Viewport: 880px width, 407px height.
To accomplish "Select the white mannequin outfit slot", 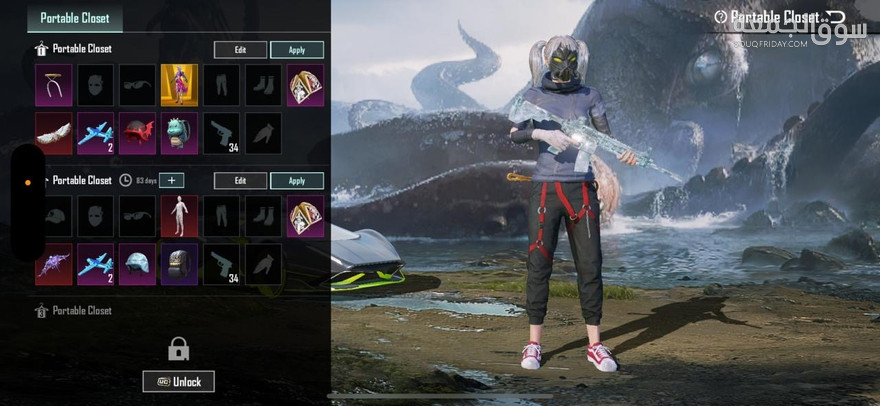I will [179, 216].
